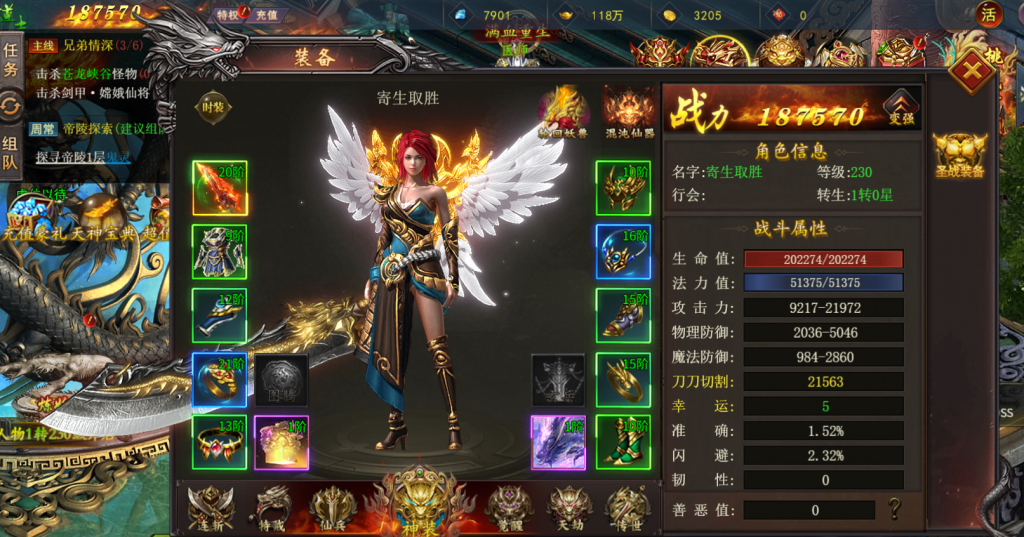Switch to the 觉醒 awakening tab

coord(509,506)
